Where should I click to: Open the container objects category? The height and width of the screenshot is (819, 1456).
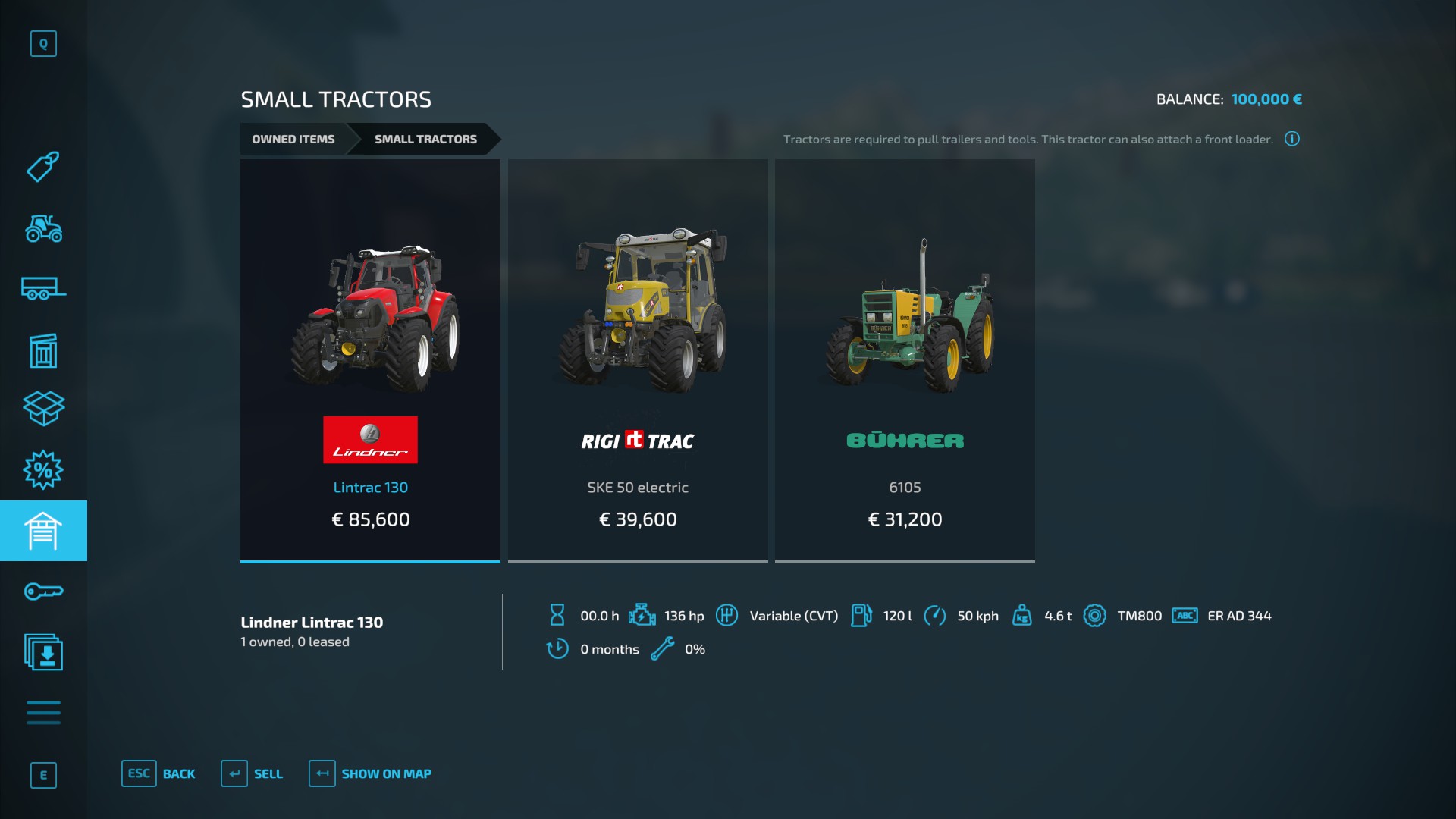43,350
